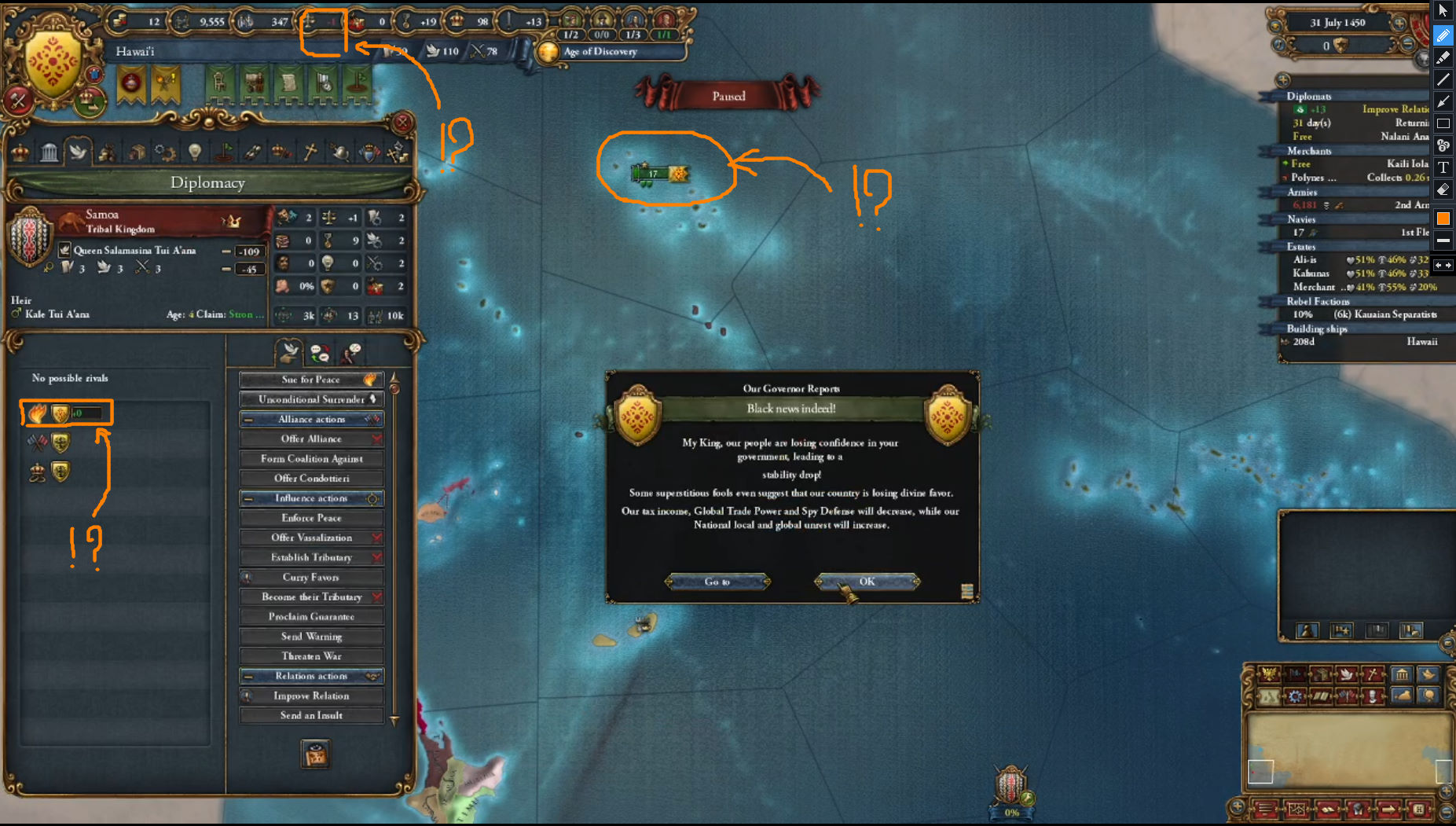Choose Enforce Peace action
This screenshot has width=1456, height=826.
click(311, 518)
